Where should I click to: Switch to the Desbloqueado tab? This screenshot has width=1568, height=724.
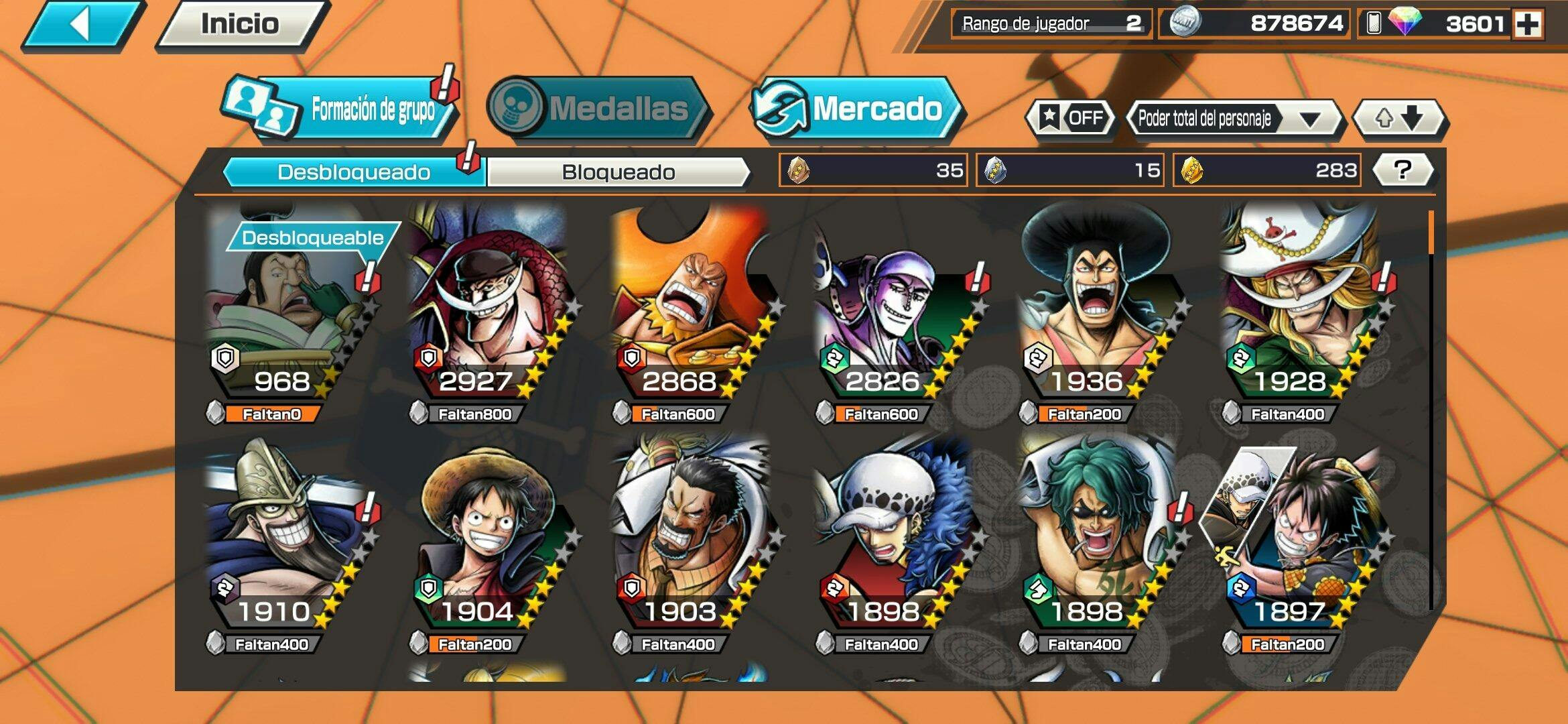pyautogui.click(x=353, y=172)
